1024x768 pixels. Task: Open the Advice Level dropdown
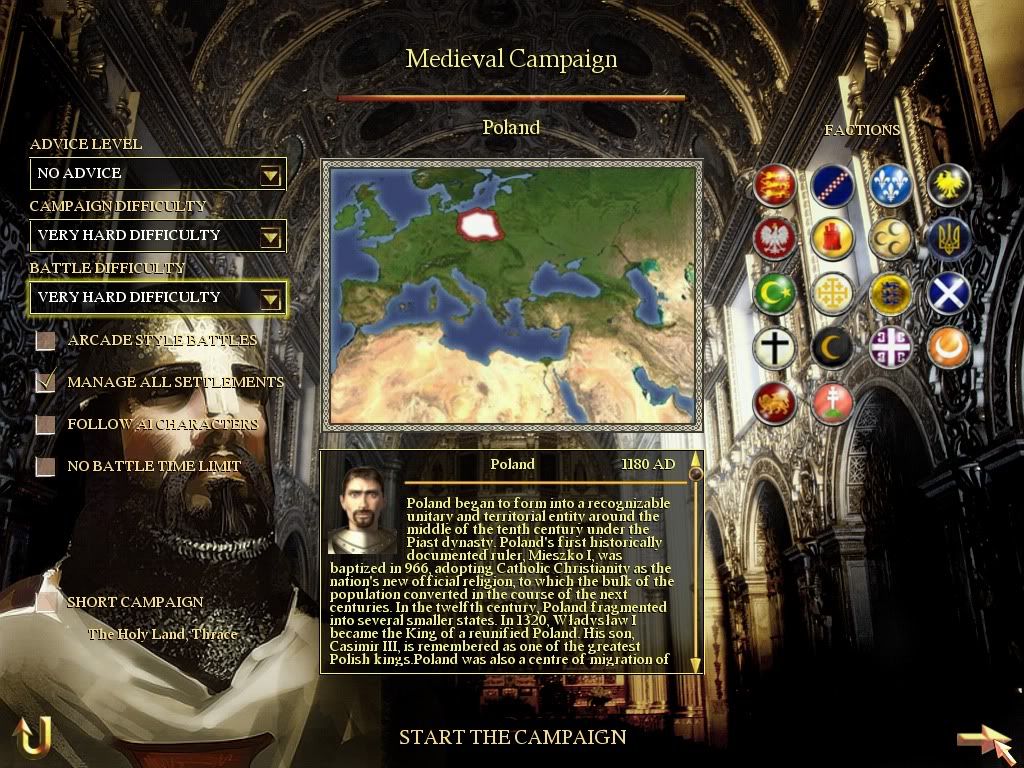[270, 175]
